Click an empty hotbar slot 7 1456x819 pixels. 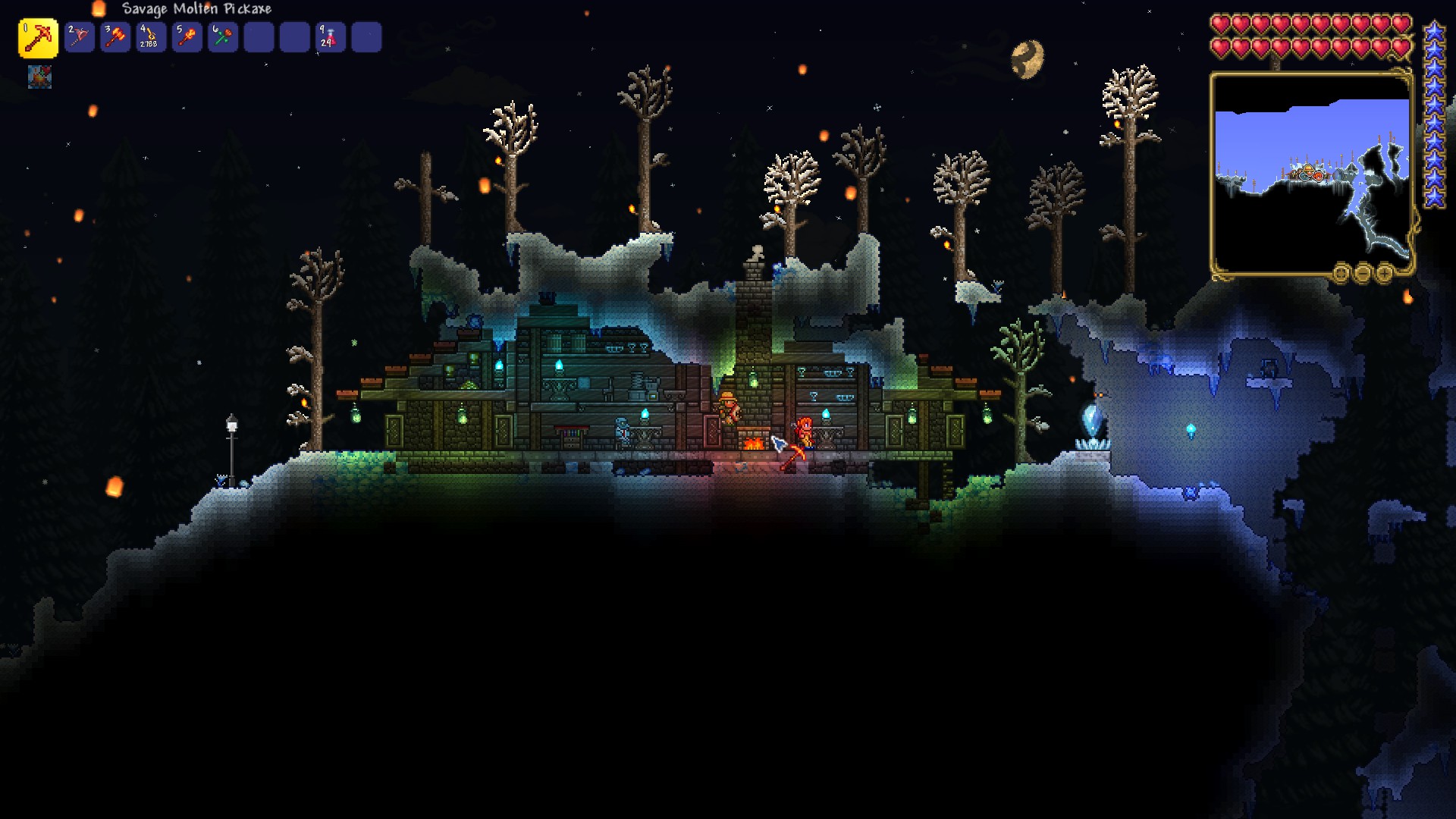[x=258, y=37]
